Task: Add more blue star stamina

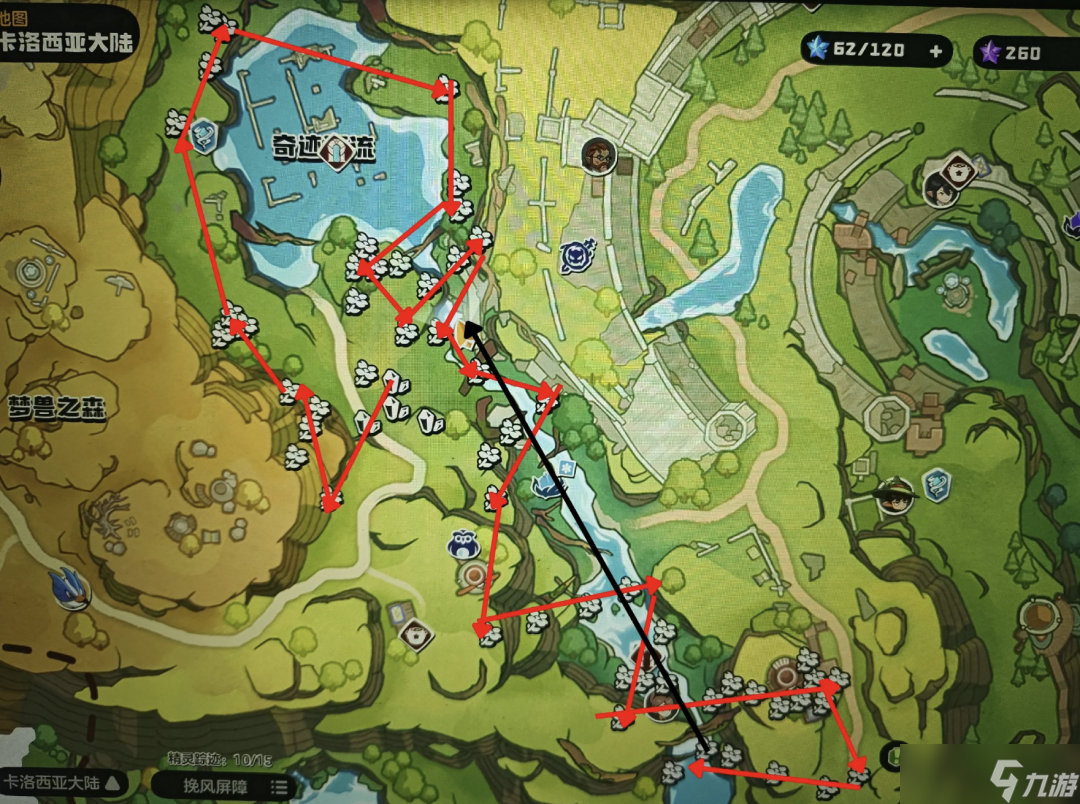Action: (936, 52)
